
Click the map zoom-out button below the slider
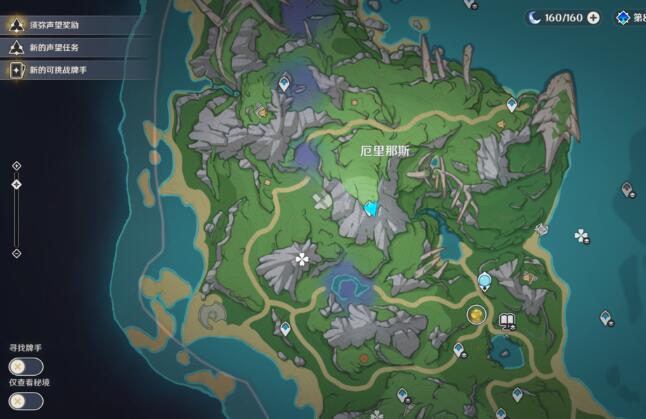(x=16, y=253)
